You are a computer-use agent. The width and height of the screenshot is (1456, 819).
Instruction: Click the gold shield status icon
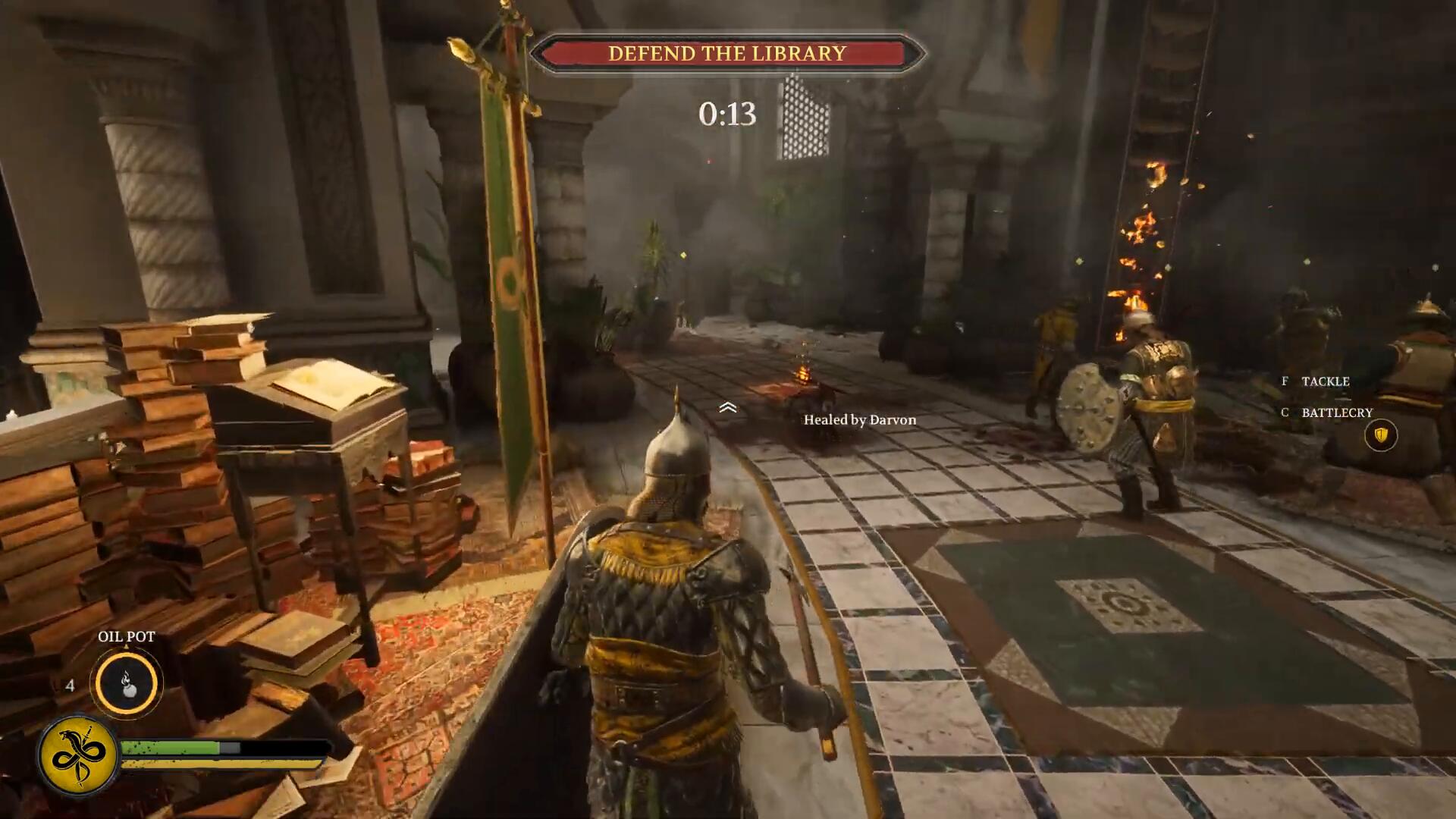click(1380, 435)
